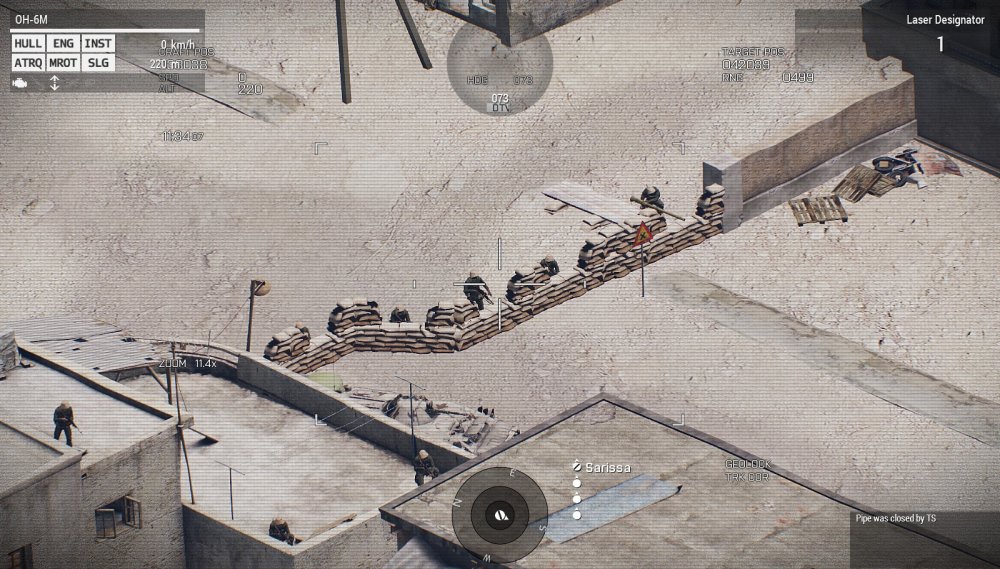
Task: Select the ENG engine status box
Action: point(62,44)
